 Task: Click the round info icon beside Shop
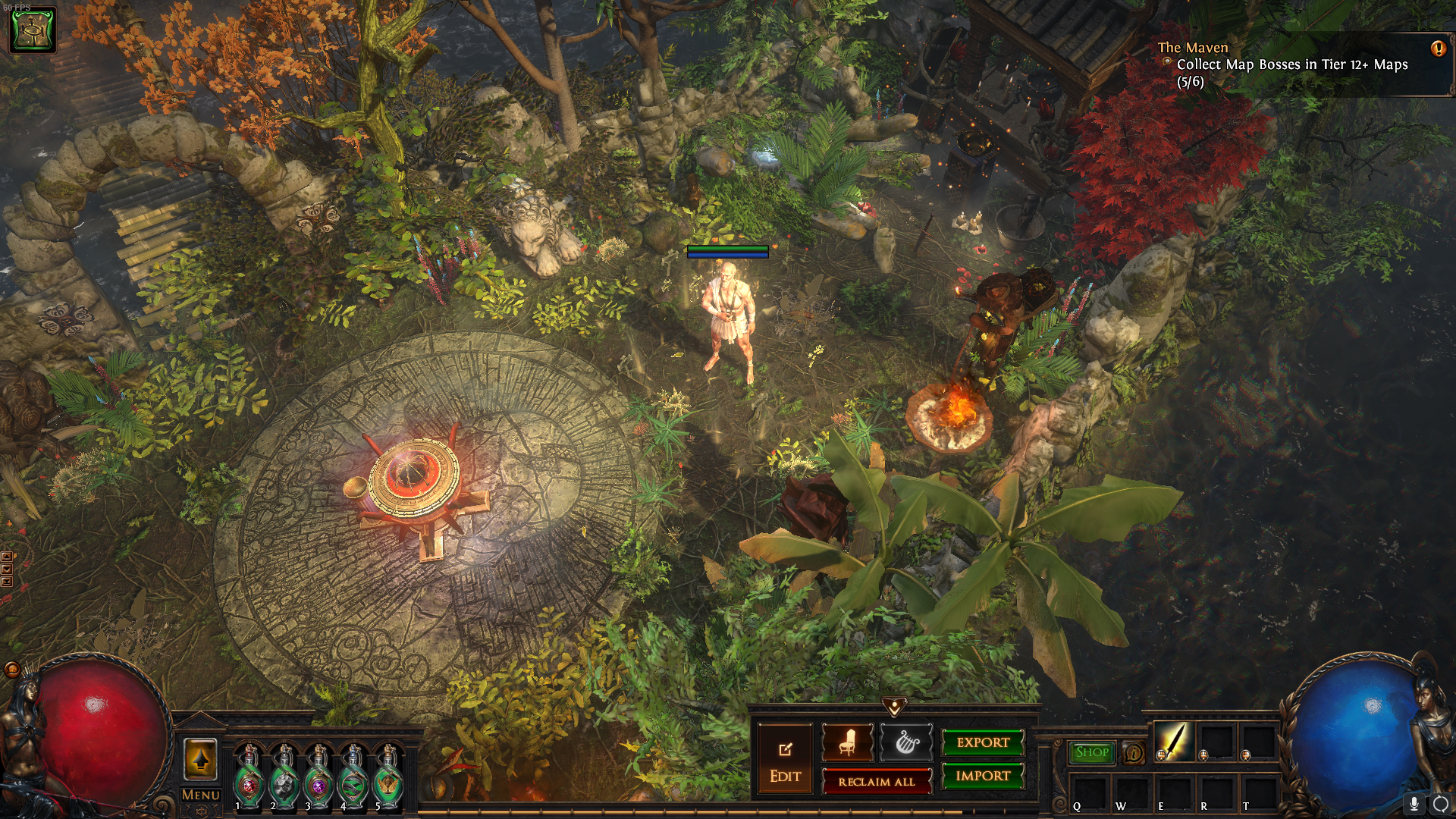click(1134, 753)
